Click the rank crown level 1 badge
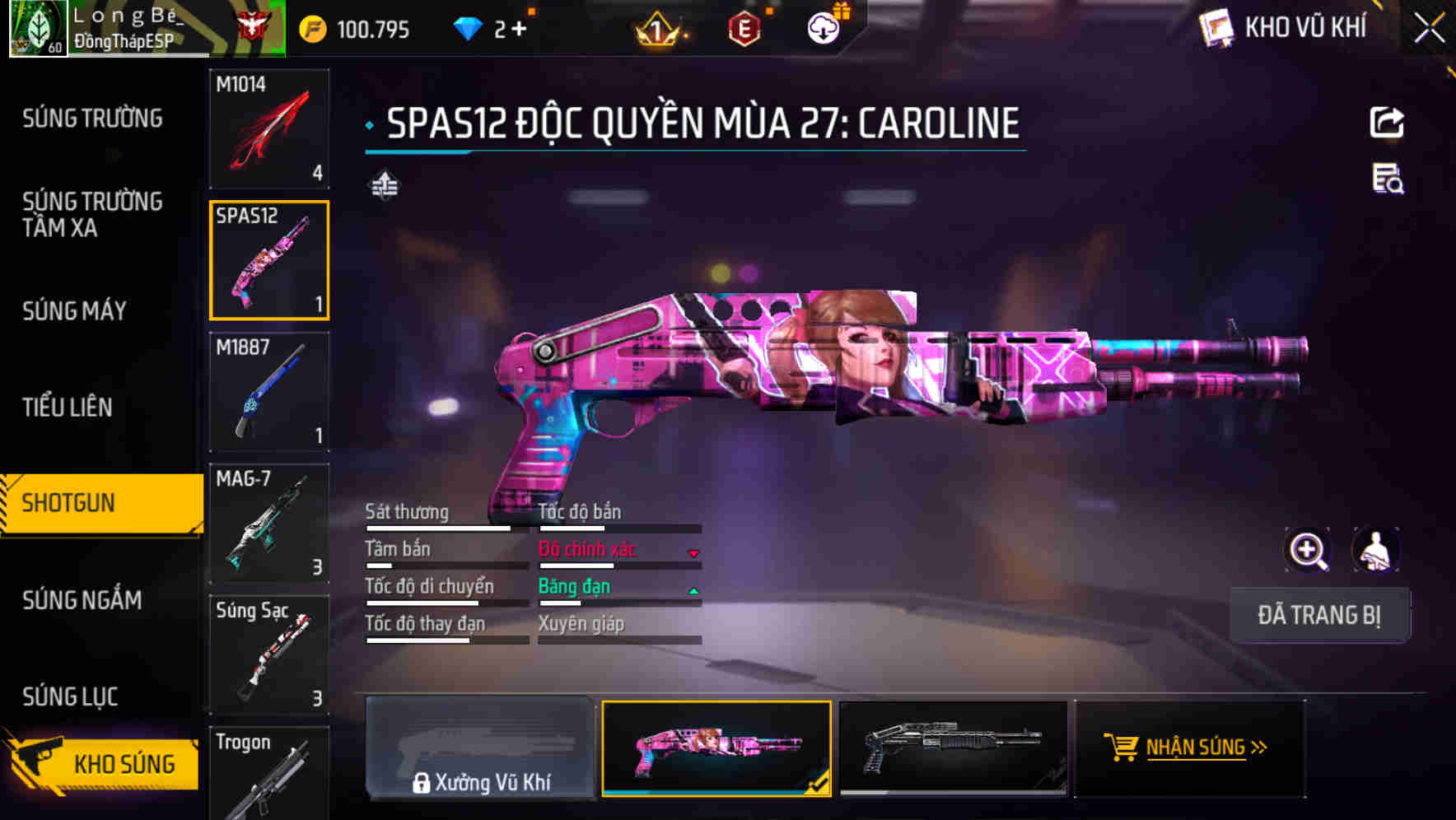Viewport: 1456px width, 820px height. (x=658, y=27)
